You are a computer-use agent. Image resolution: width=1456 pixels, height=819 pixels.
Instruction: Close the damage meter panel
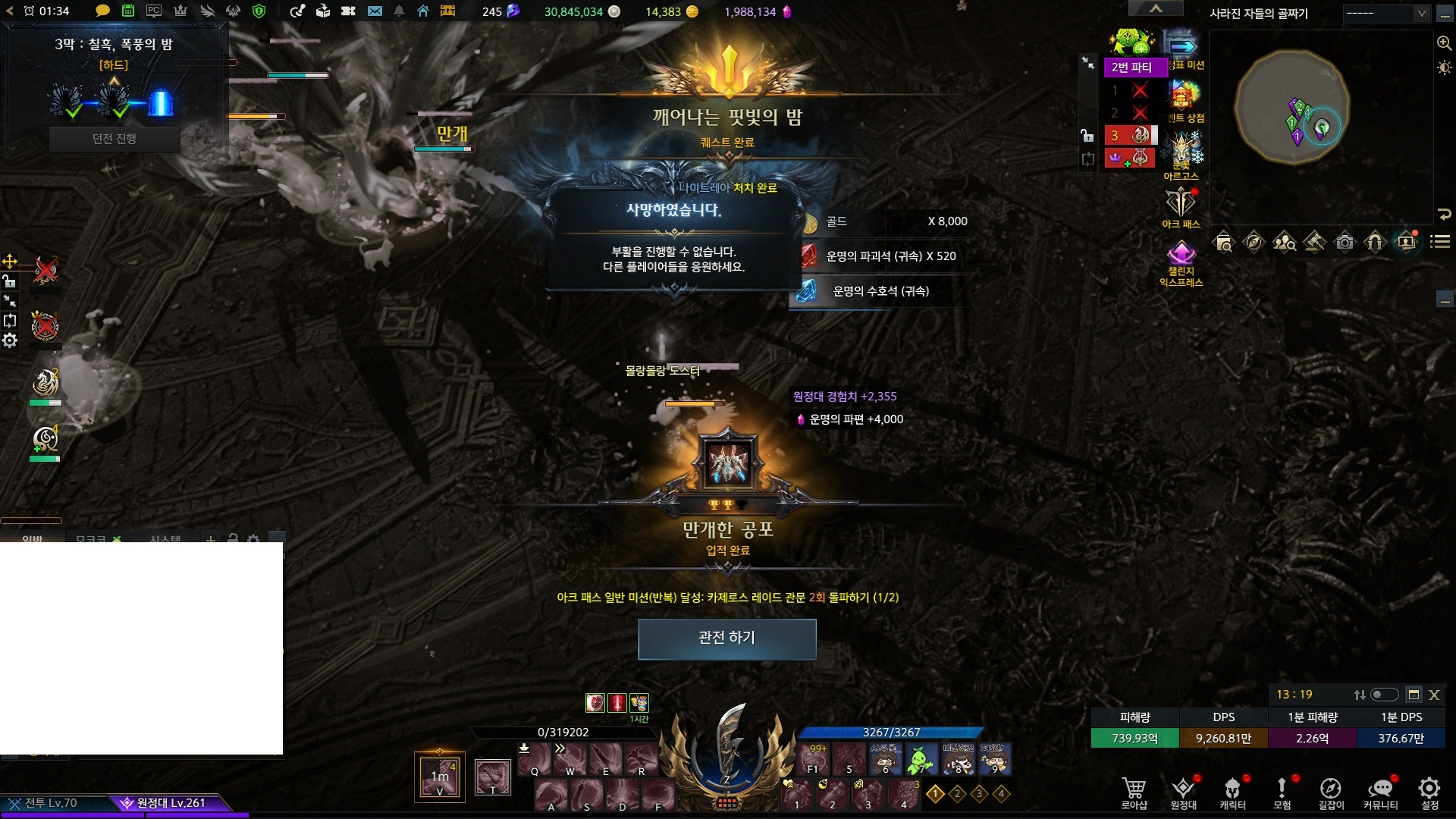tap(1434, 695)
